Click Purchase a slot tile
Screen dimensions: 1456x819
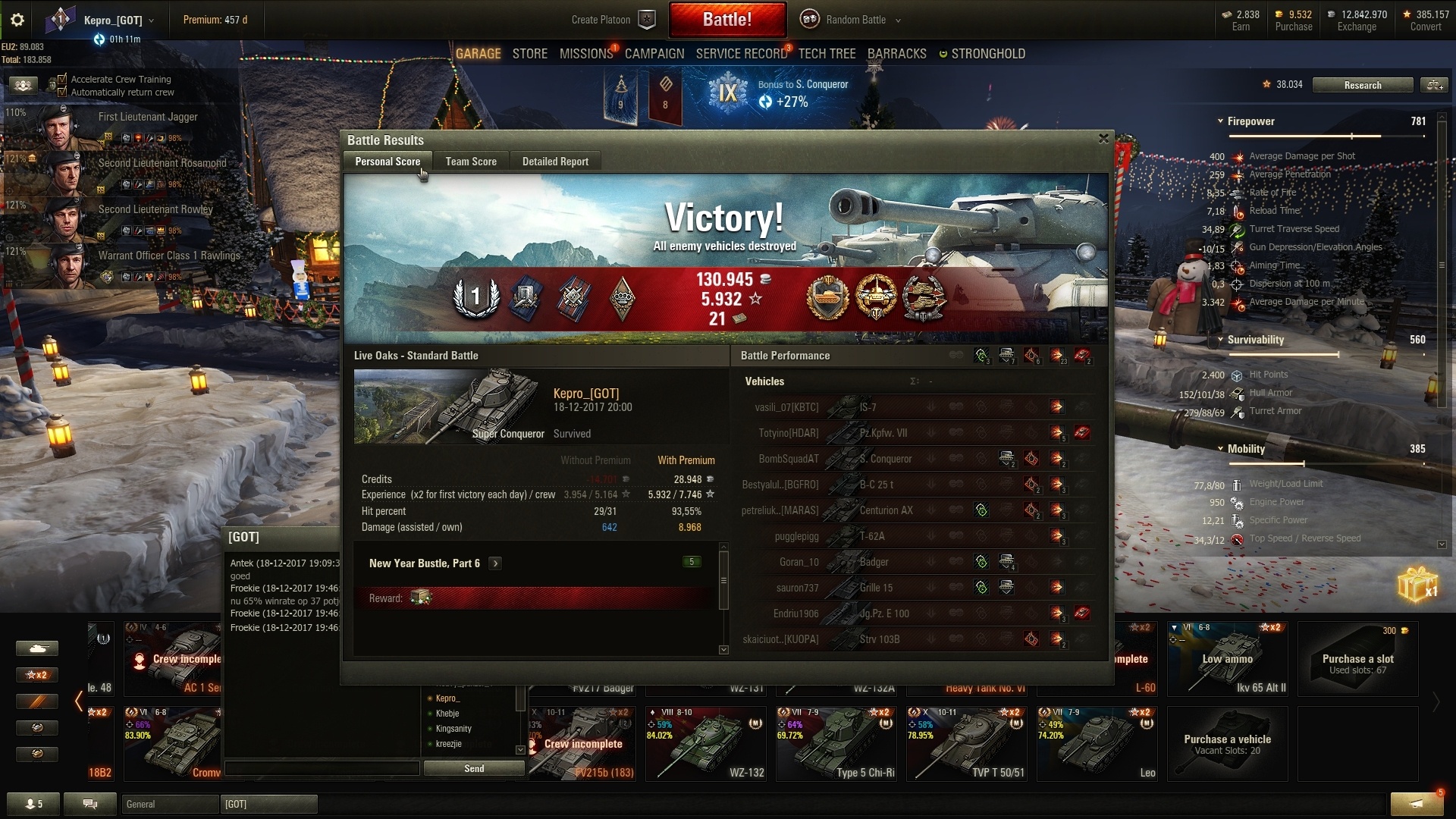click(x=1357, y=660)
